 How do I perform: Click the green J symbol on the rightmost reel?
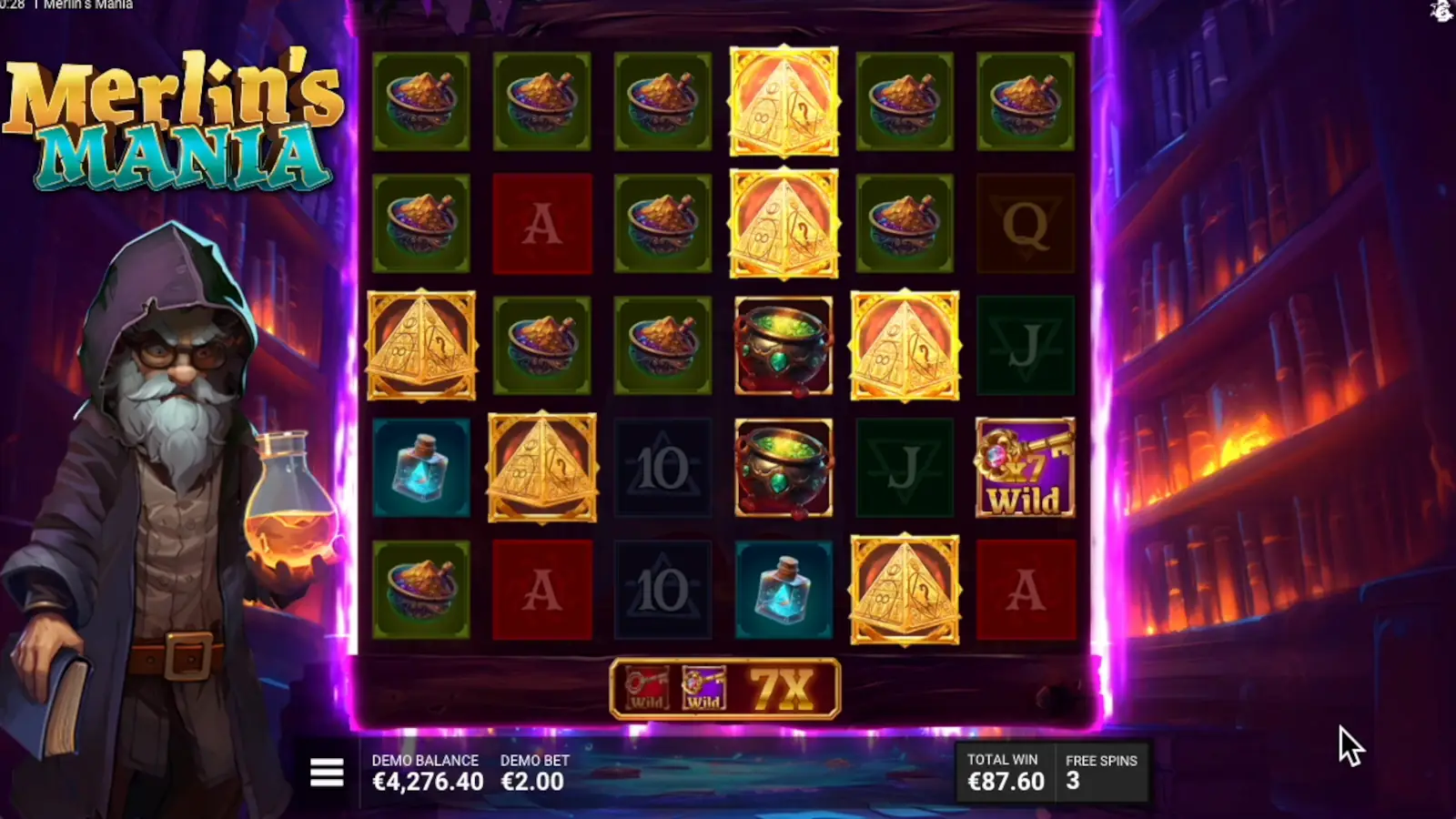[x=1026, y=346]
